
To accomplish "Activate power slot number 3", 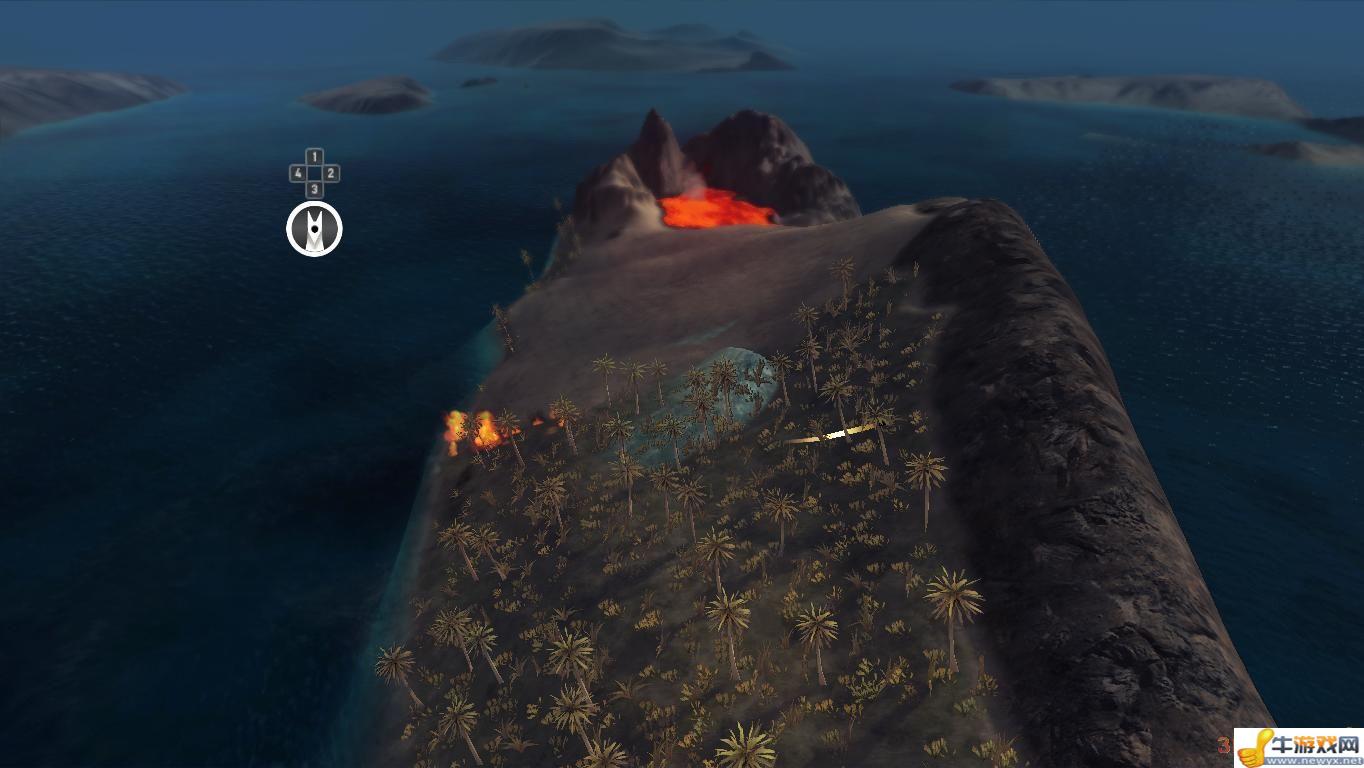I will point(314,189).
